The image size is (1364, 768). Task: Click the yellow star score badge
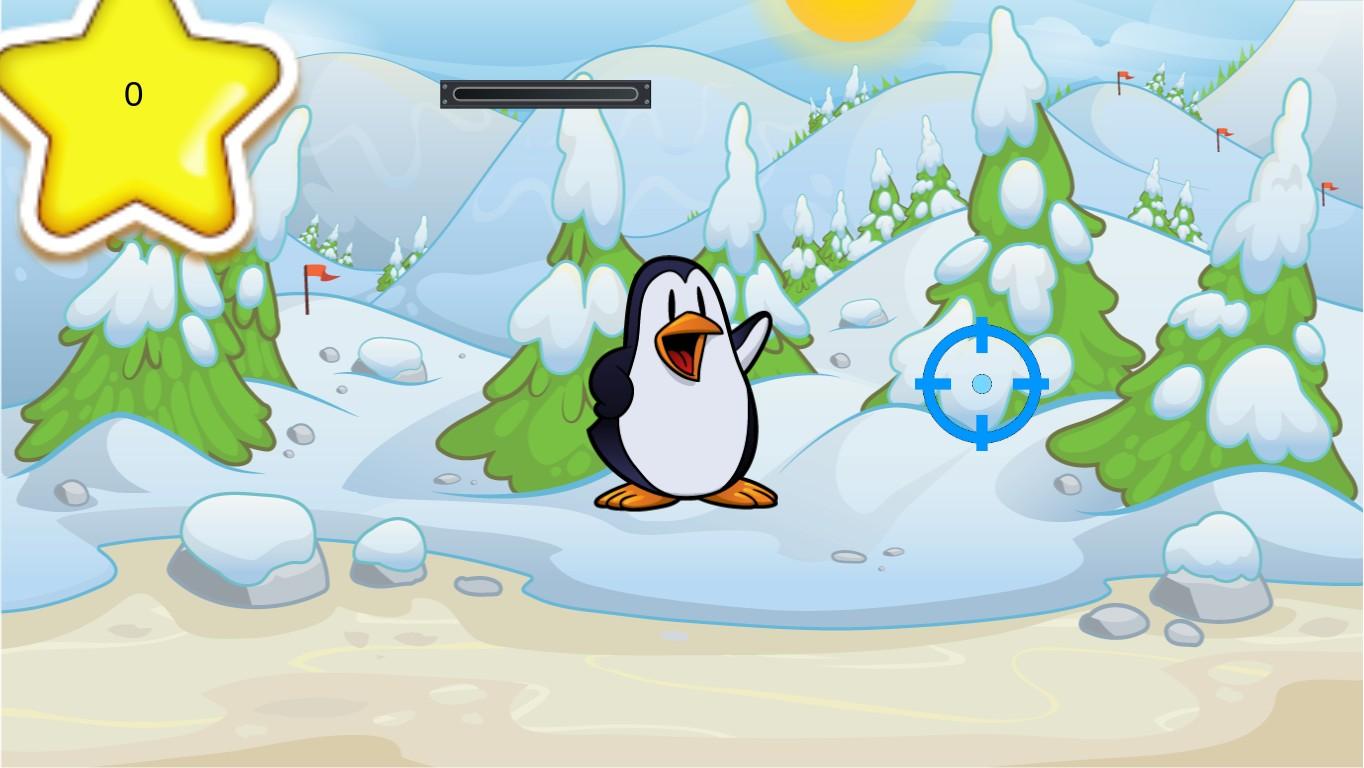[x=135, y=110]
